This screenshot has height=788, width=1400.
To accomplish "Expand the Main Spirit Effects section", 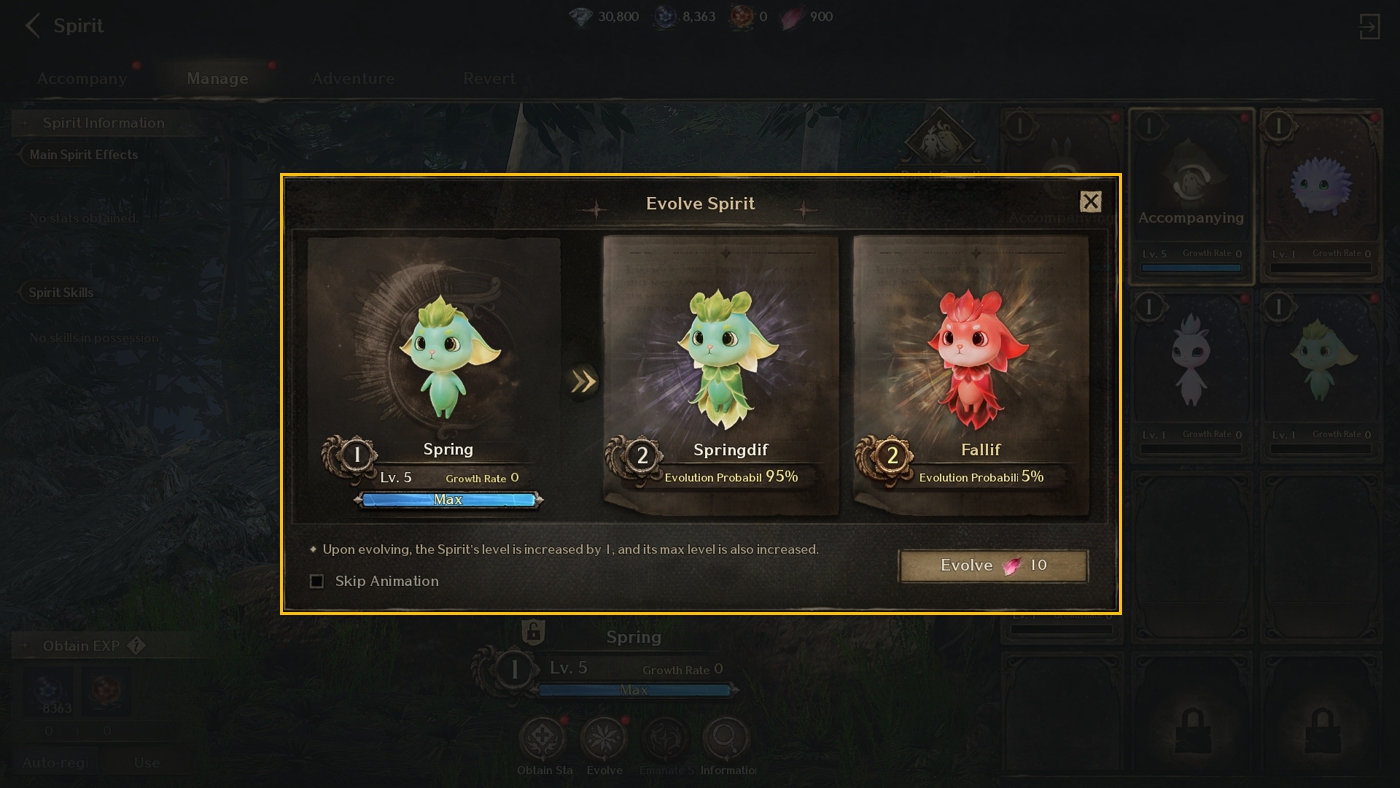I will pos(84,155).
